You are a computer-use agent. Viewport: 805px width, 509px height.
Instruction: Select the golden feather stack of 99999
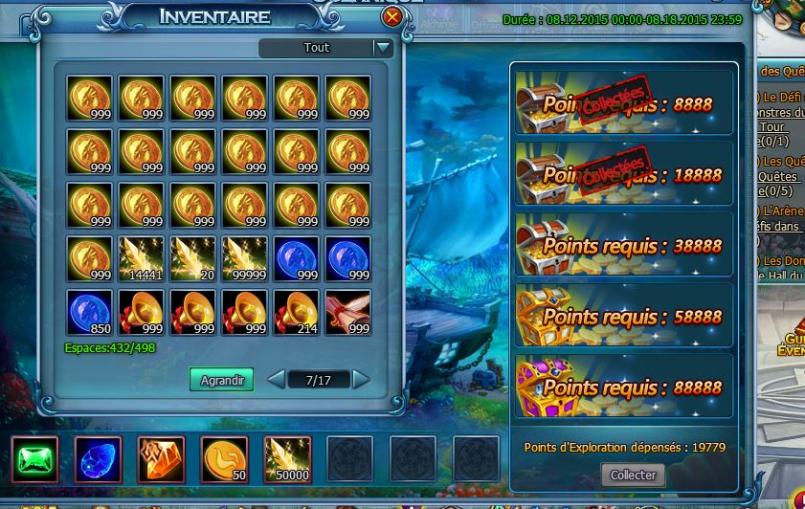pyautogui.click(x=244, y=259)
